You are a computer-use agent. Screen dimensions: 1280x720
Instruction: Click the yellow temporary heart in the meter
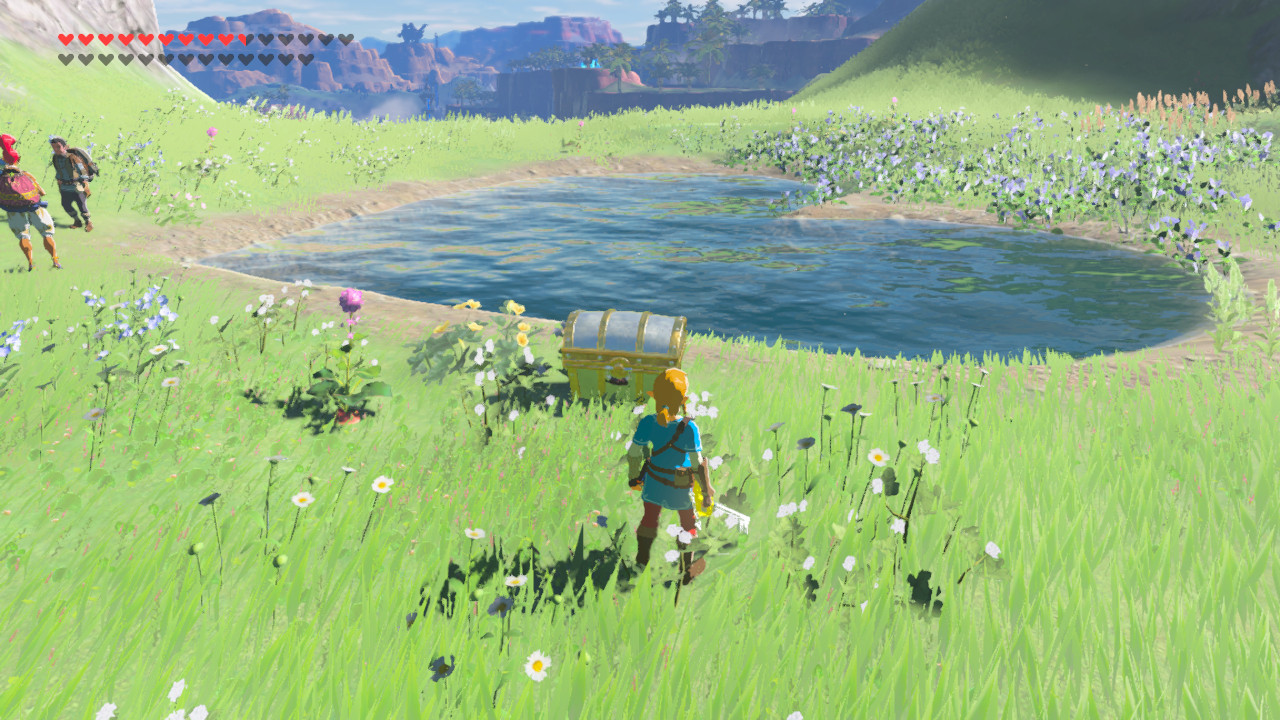point(242,38)
